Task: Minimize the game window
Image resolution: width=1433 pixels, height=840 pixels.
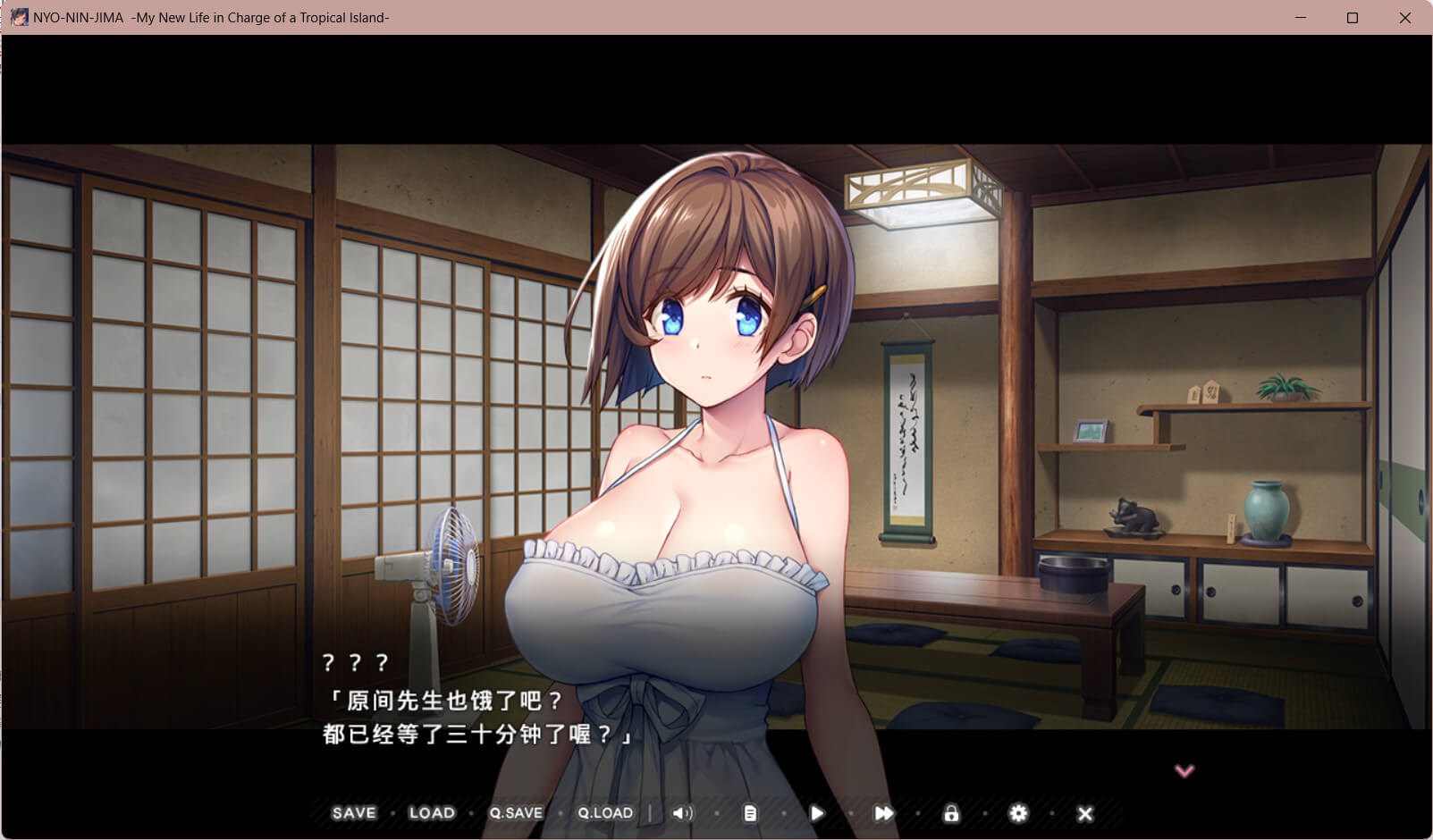Action: click(x=1301, y=18)
